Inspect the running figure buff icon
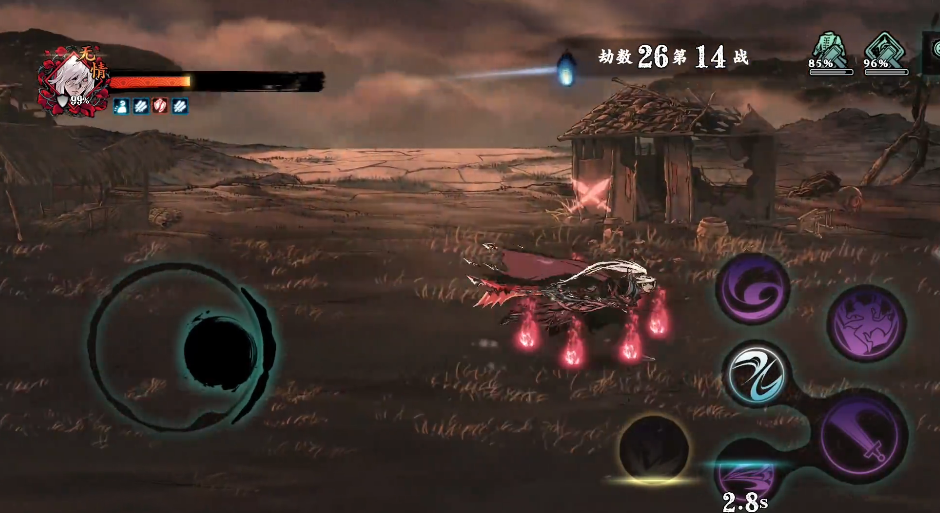Image resolution: width=940 pixels, height=513 pixels. click(x=121, y=105)
